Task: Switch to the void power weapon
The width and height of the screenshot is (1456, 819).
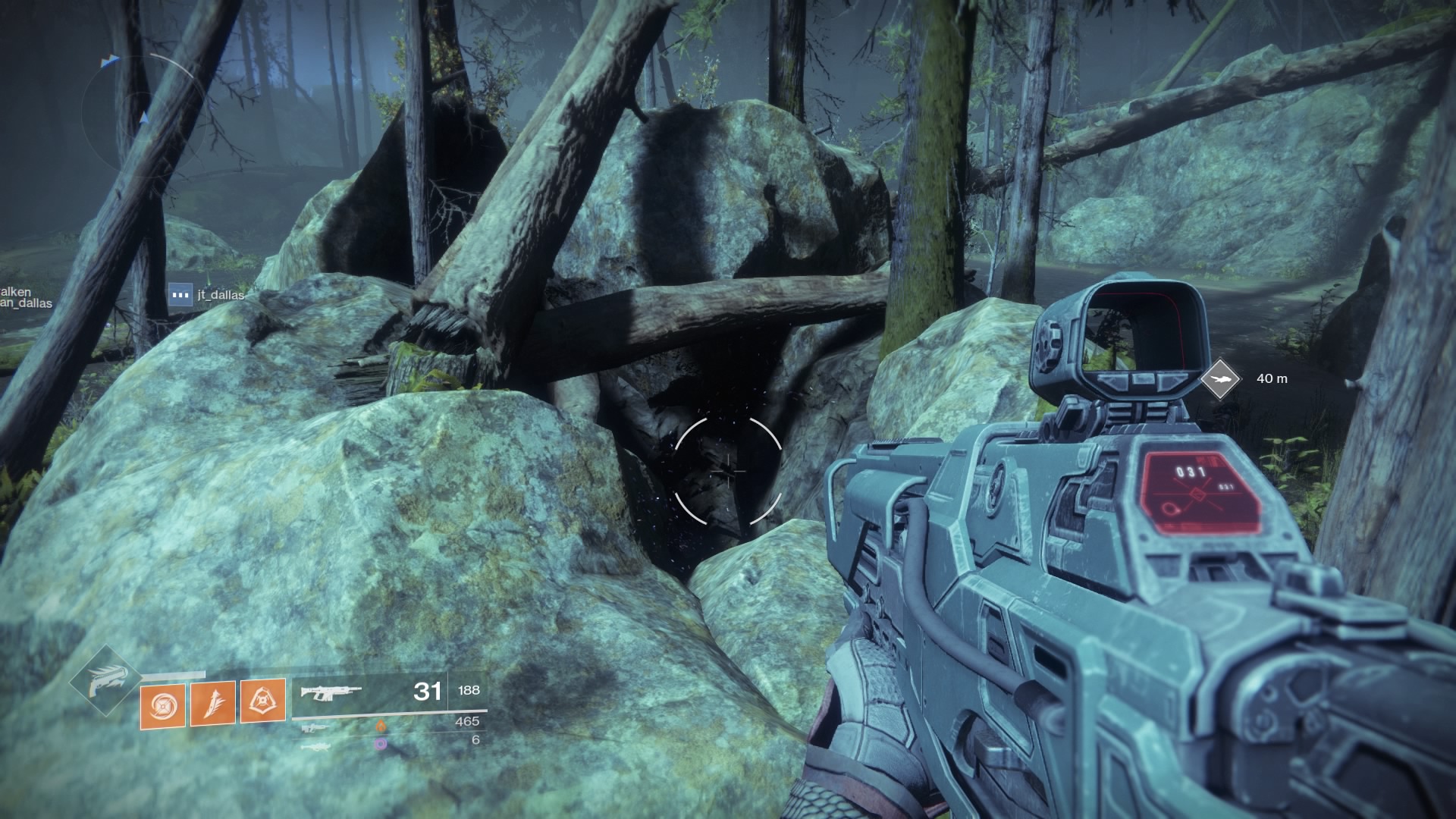Action: (315, 746)
